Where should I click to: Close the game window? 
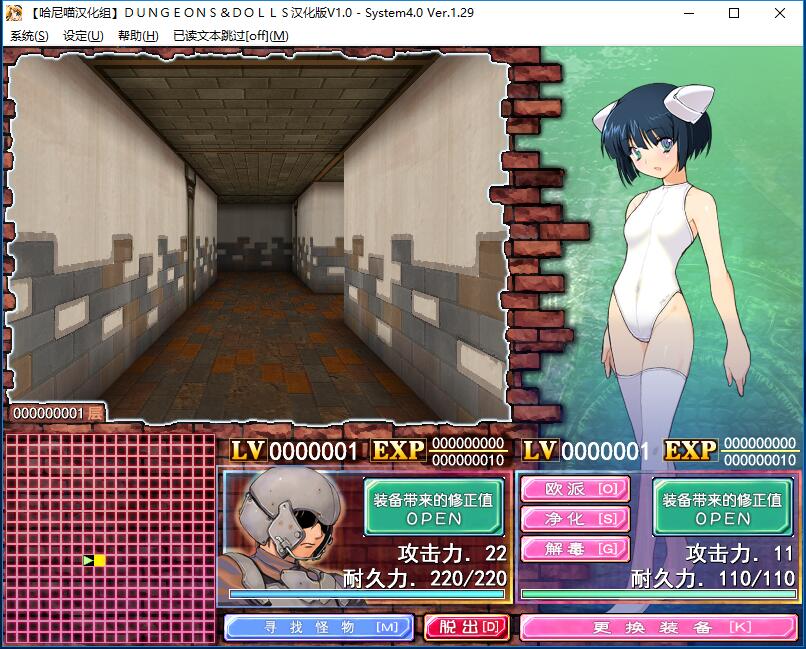tap(780, 13)
